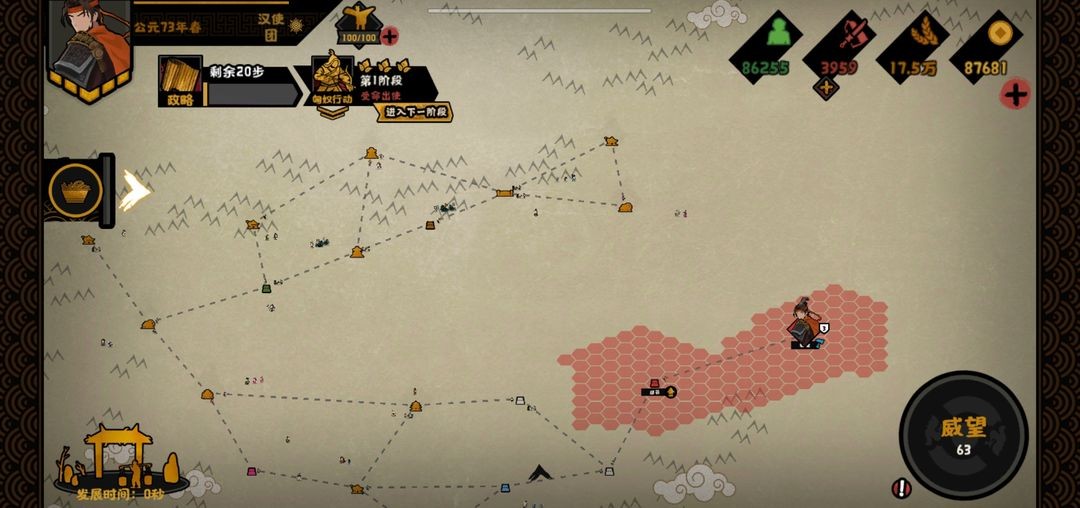Select the envoy unit on the red hexes
1080x508 pixels.
click(x=803, y=326)
